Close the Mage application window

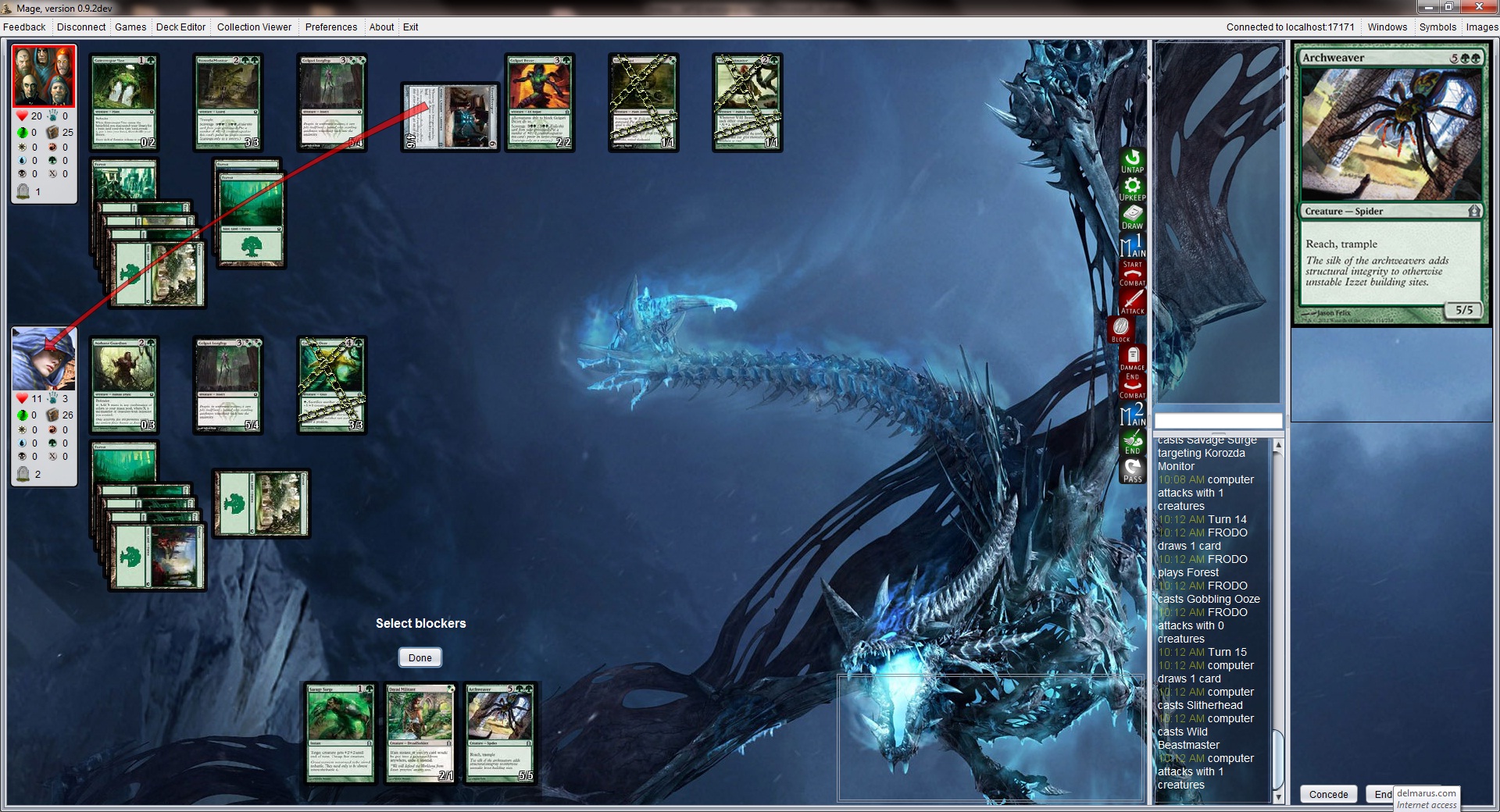click(x=1479, y=7)
